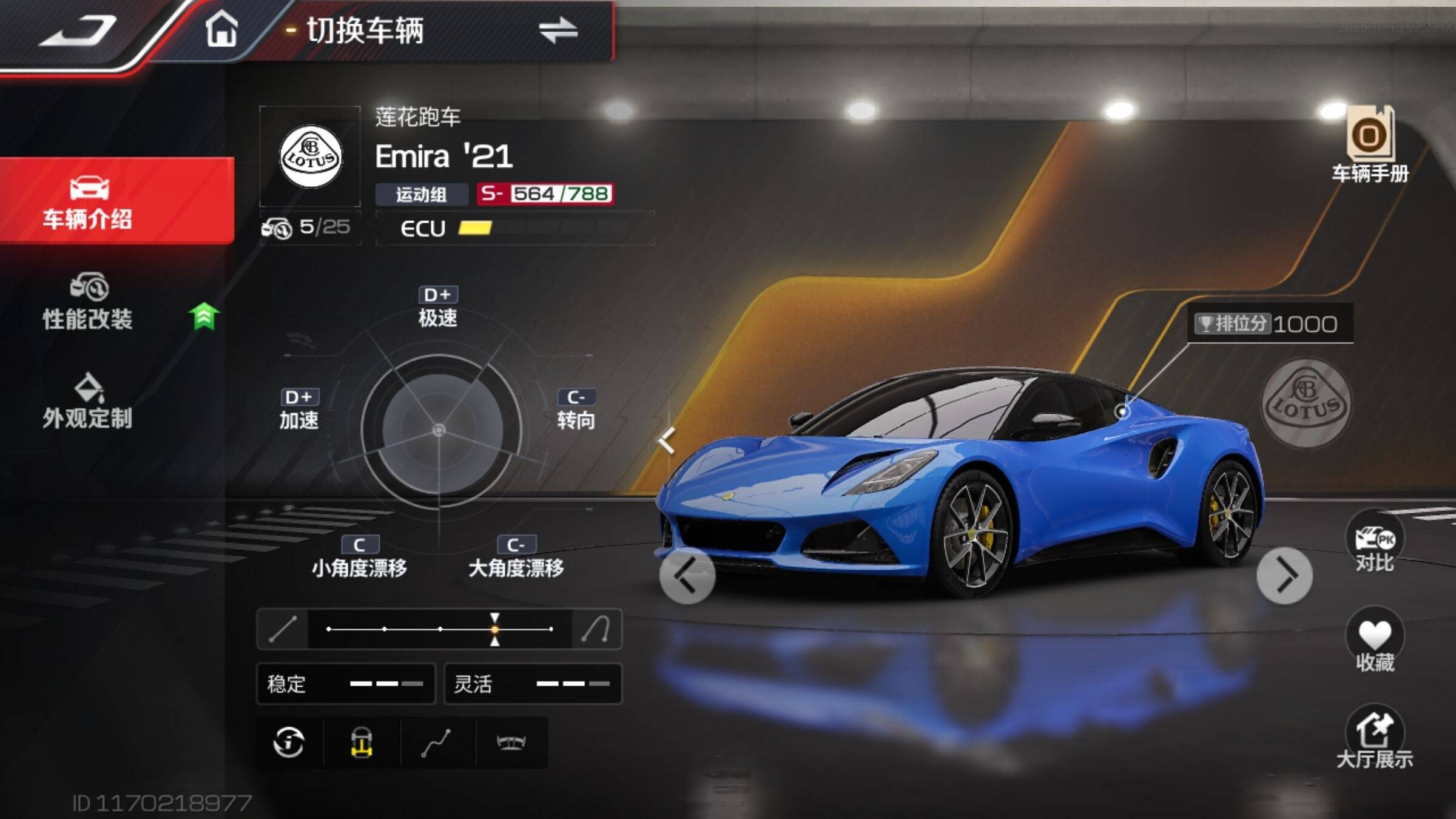Return to the home screen
This screenshot has width=1456, height=819.
(x=221, y=29)
